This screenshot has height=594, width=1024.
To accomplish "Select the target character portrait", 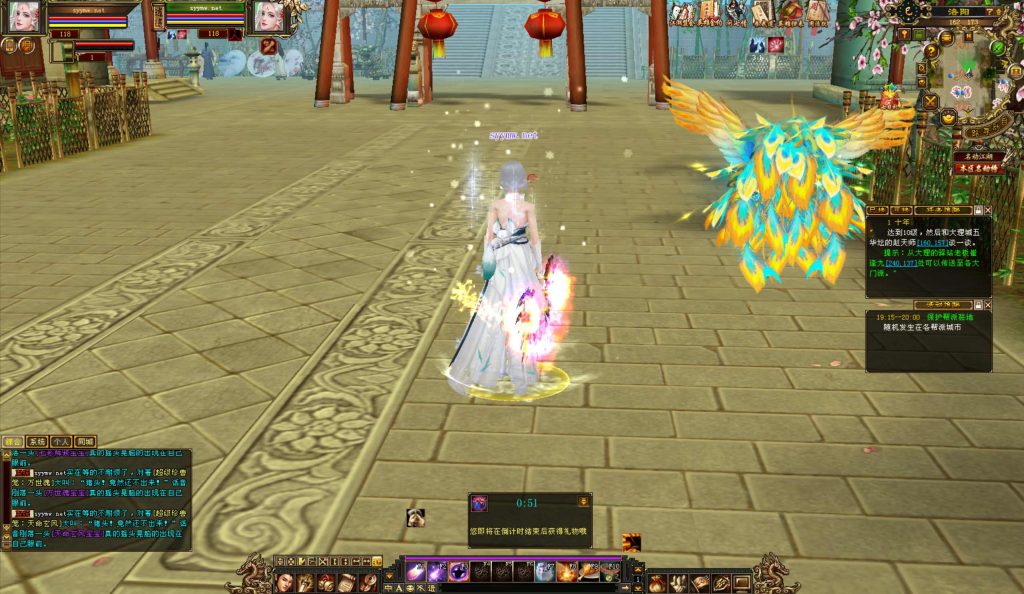I will point(269,16).
